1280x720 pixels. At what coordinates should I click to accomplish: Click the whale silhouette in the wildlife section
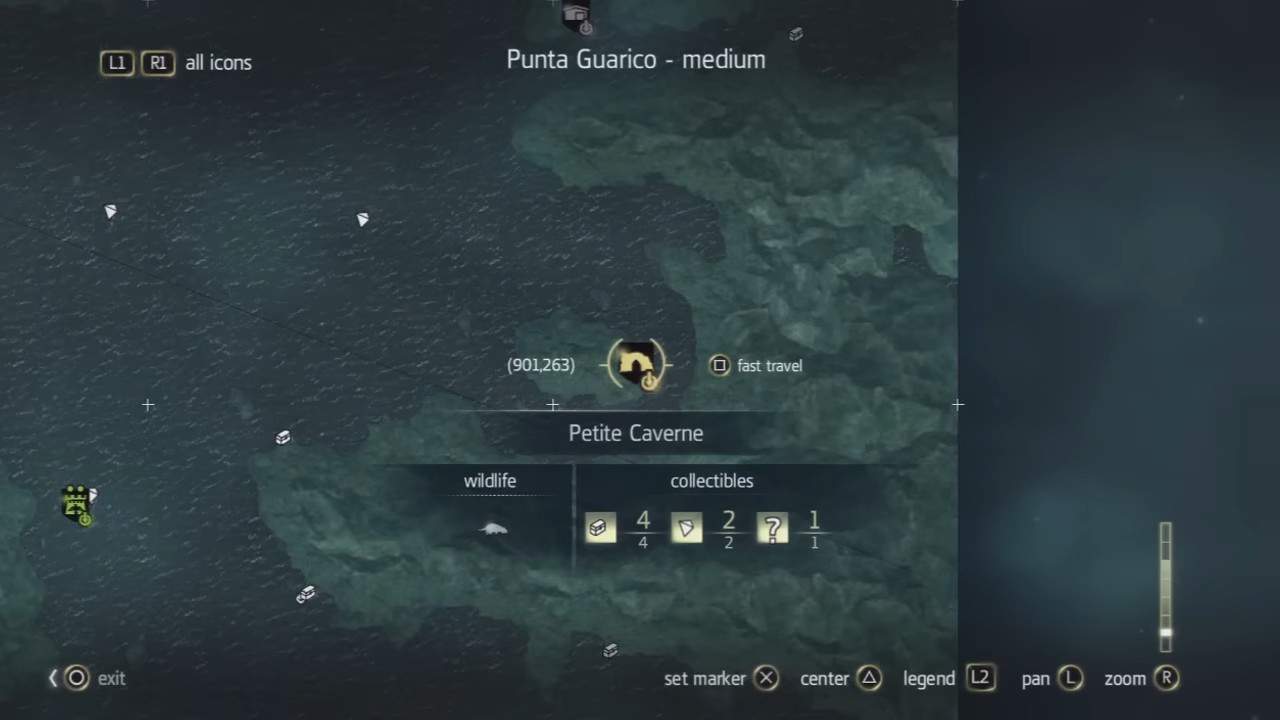tap(492, 529)
